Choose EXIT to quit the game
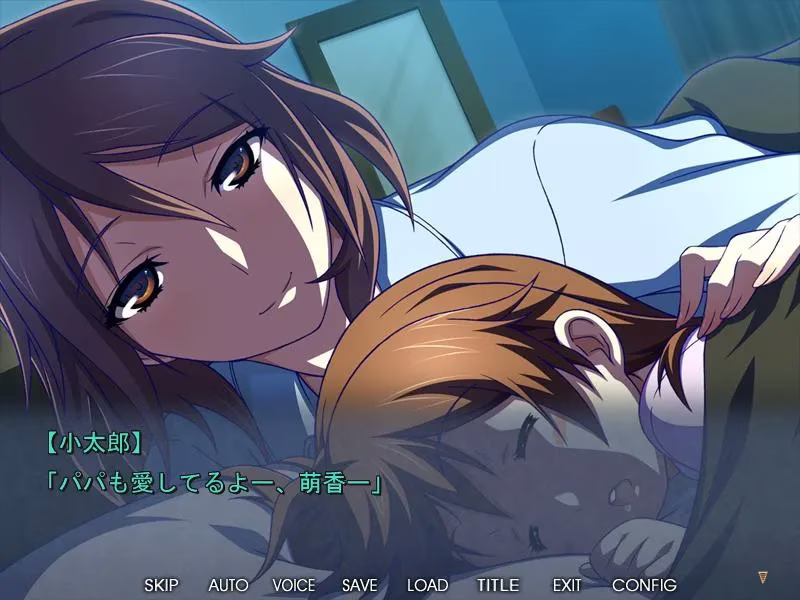 click(566, 585)
